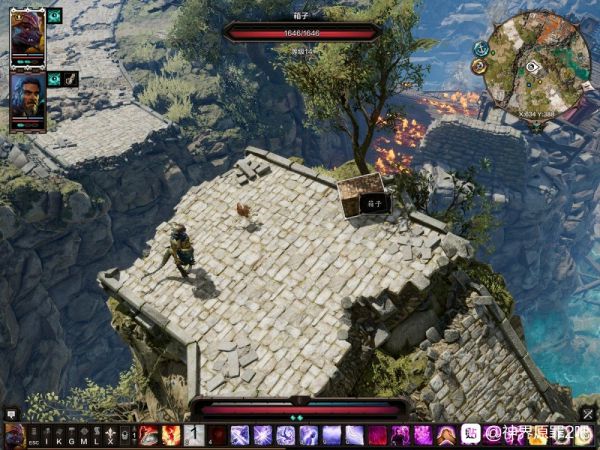Use the white scroll item in hotbar

(x=194, y=435)
